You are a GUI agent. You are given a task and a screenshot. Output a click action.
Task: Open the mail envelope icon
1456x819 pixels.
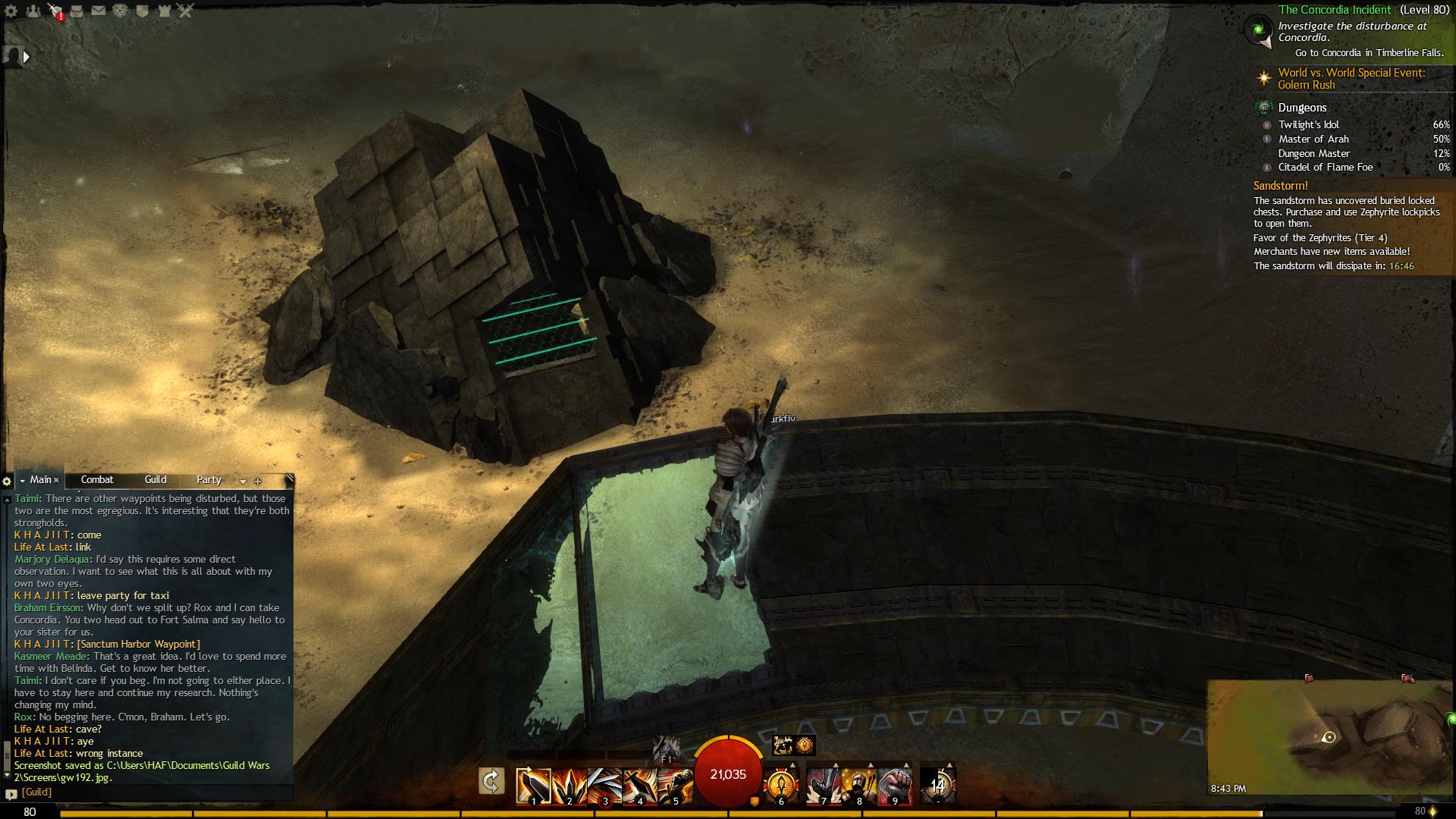(x=99, y=11)
